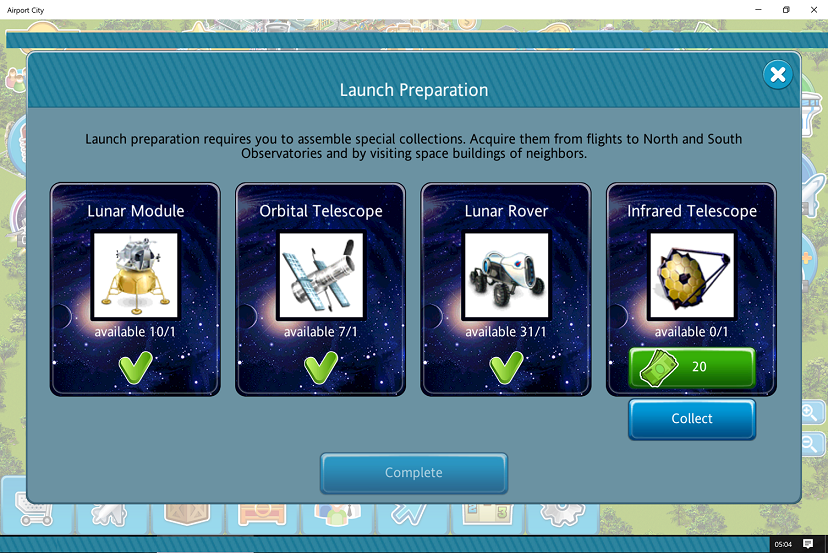Image resolution: width=828 pixels, height=553 pixels.
Task: Click the Complete button
Action: point(413,473)
